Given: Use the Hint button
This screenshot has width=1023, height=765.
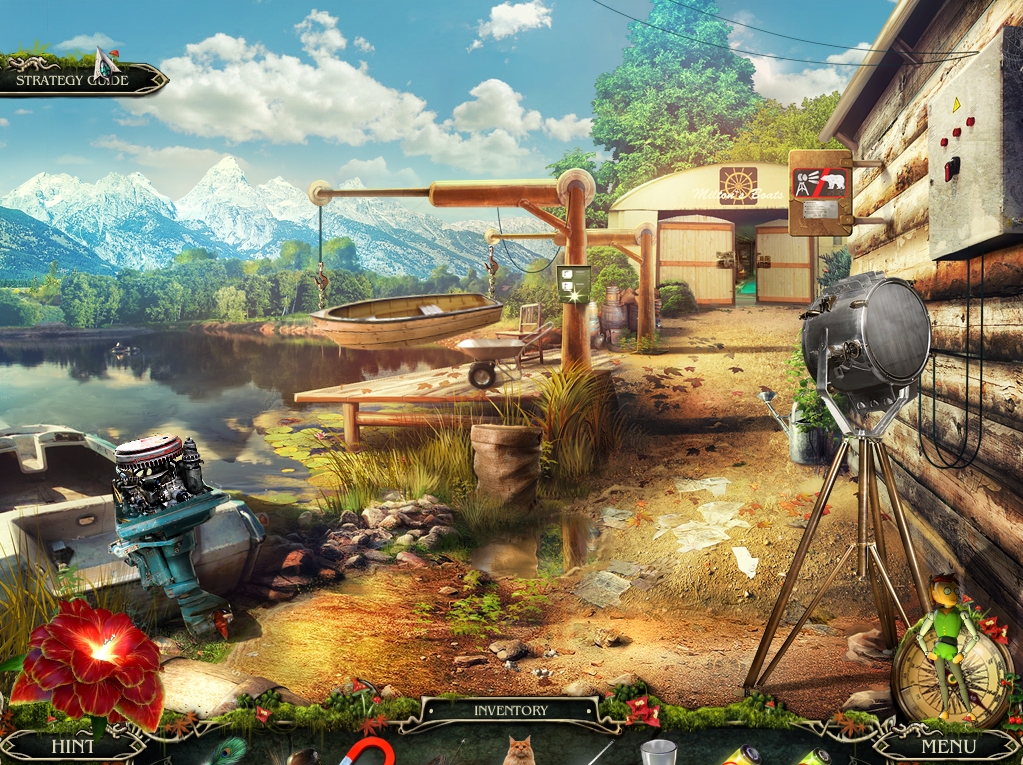Looking at the screenshot, I should (x=73, y=746).
